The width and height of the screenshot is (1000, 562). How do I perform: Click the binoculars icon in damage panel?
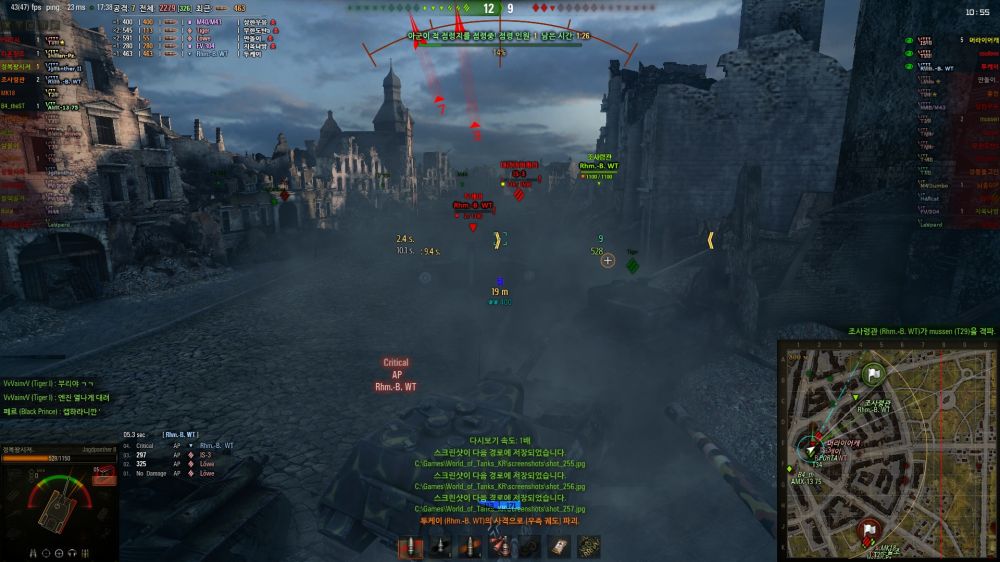33,552
